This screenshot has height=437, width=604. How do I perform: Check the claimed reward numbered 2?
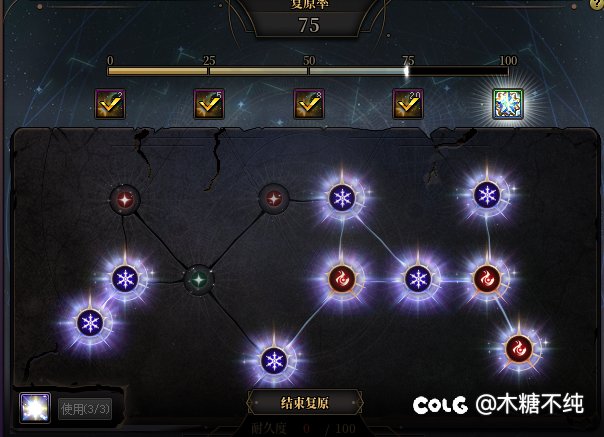pyautogui.click(x=109, y=104)
